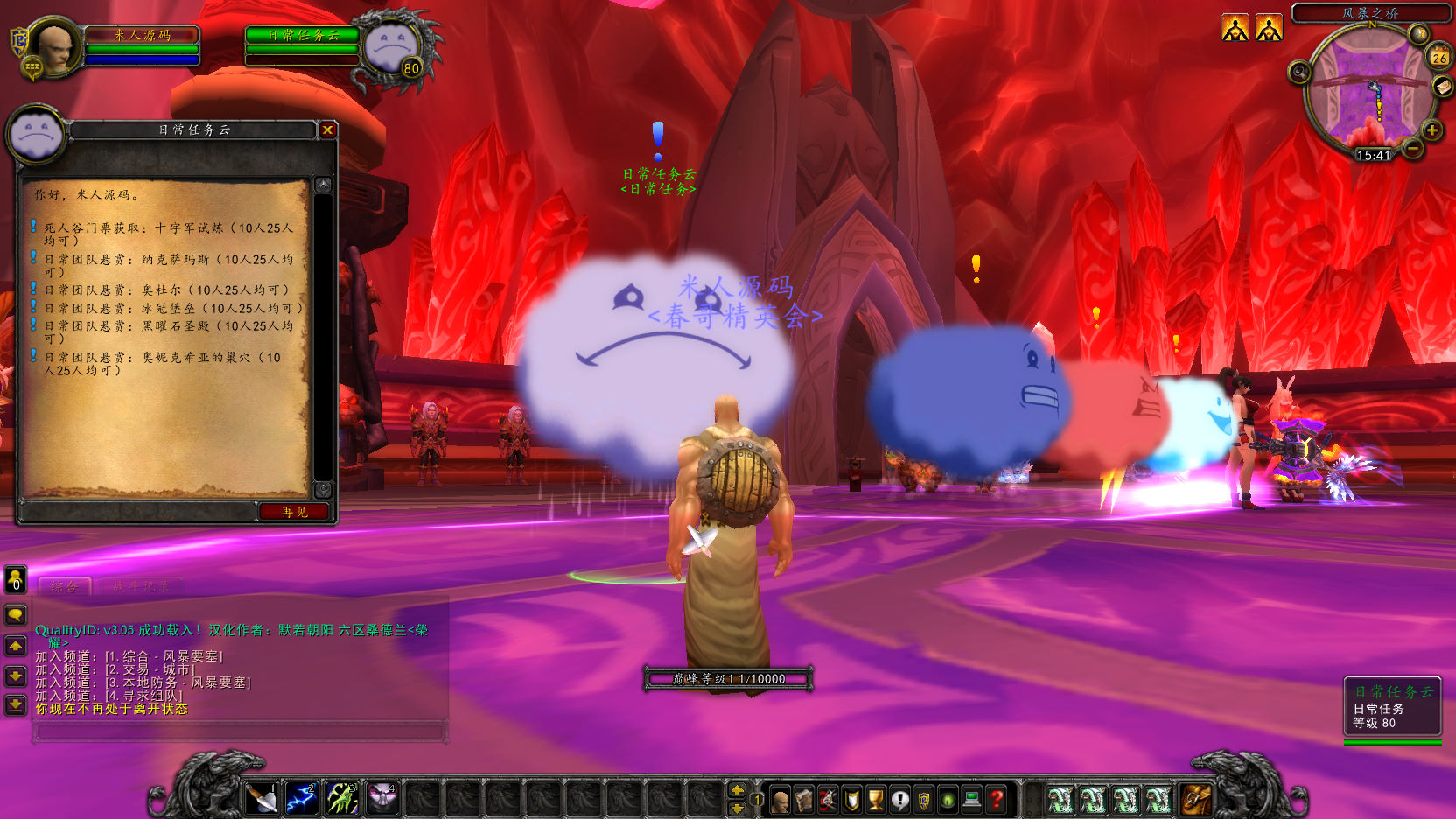Click the 再见 goodbye button
Screen dimensions: 1456x819
[x=294, y=512]
